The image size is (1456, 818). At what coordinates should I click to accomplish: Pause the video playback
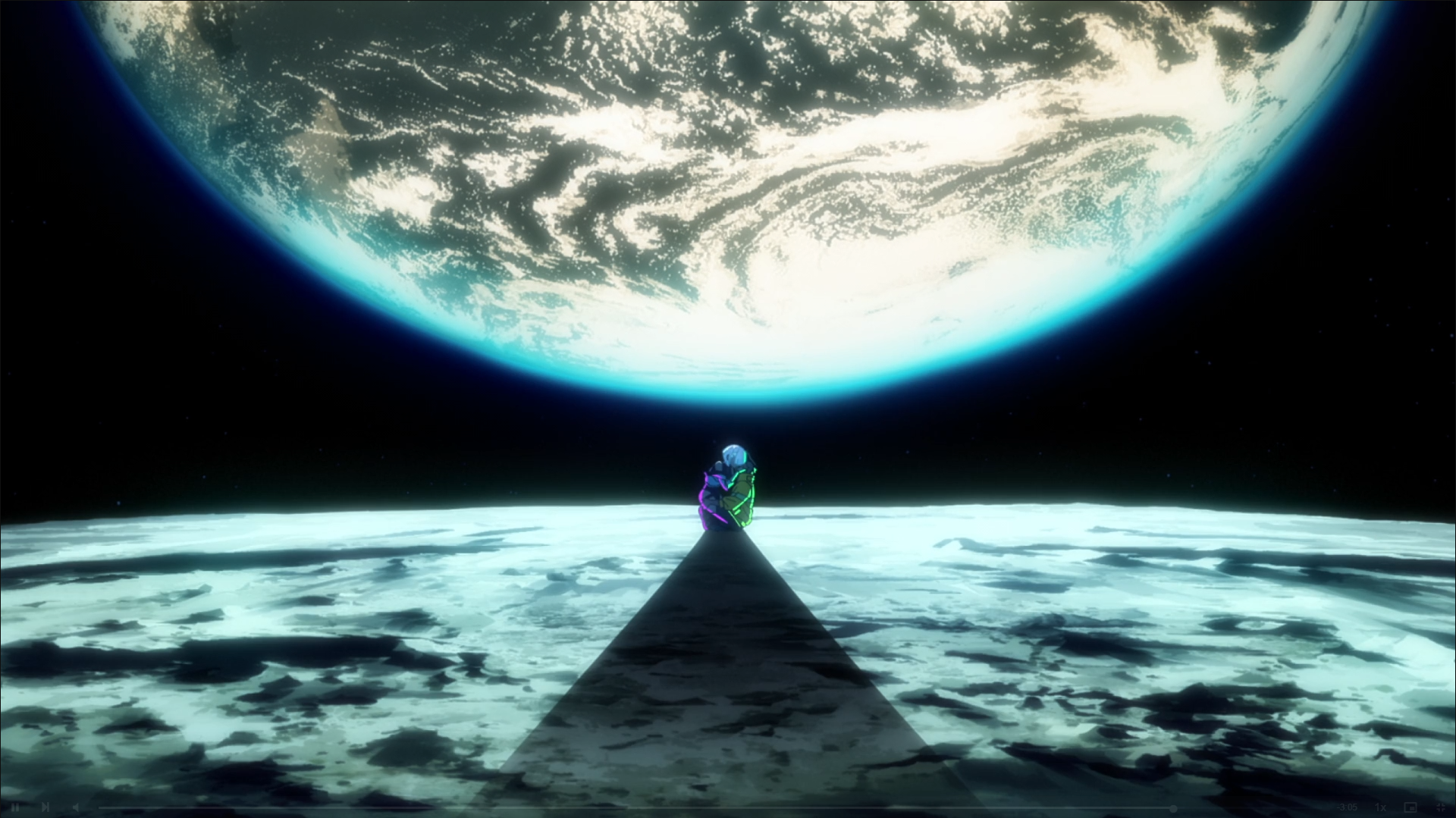pos(15,807)
